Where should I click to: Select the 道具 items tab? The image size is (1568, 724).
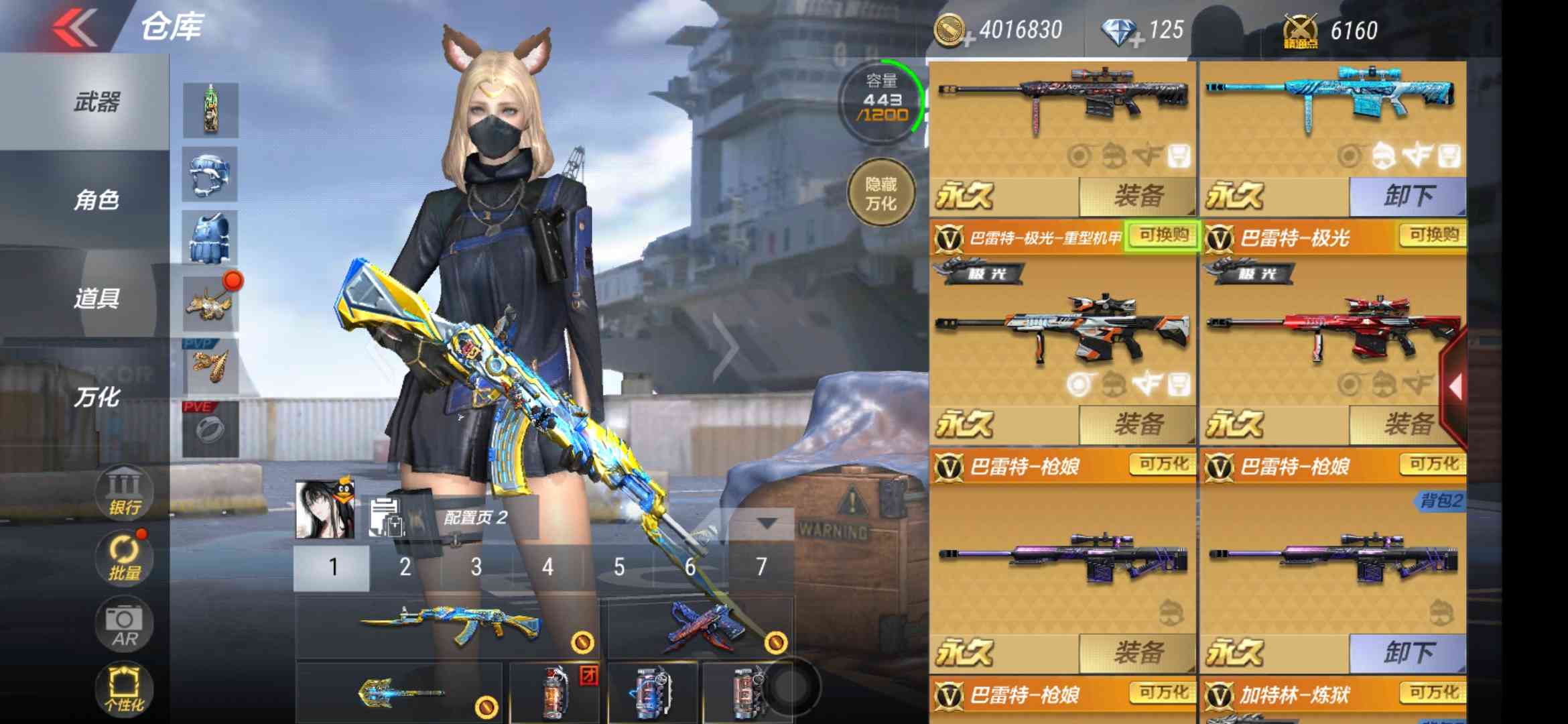point(96,298)
